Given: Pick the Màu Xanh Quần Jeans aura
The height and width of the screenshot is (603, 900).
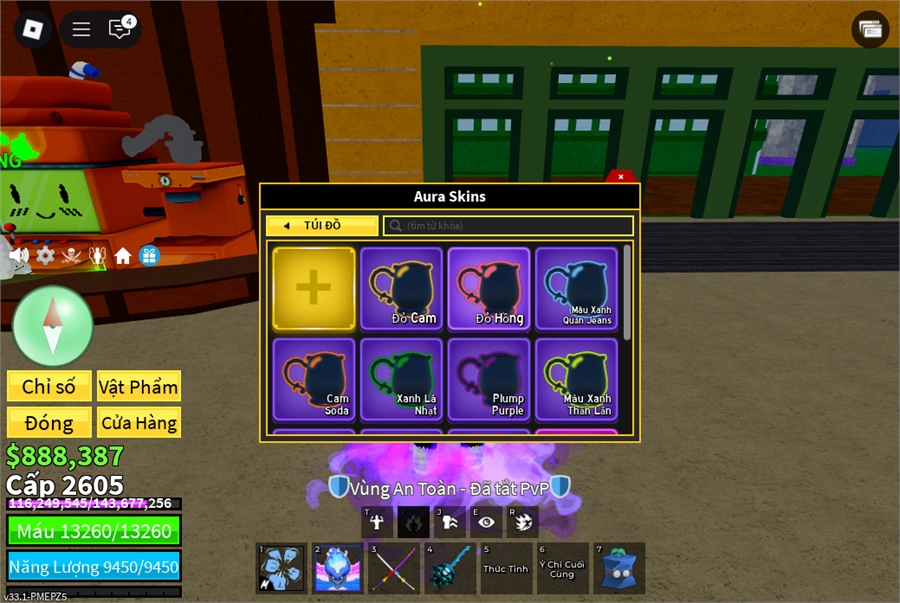Looking at the screenshot, I should [577, 288].
